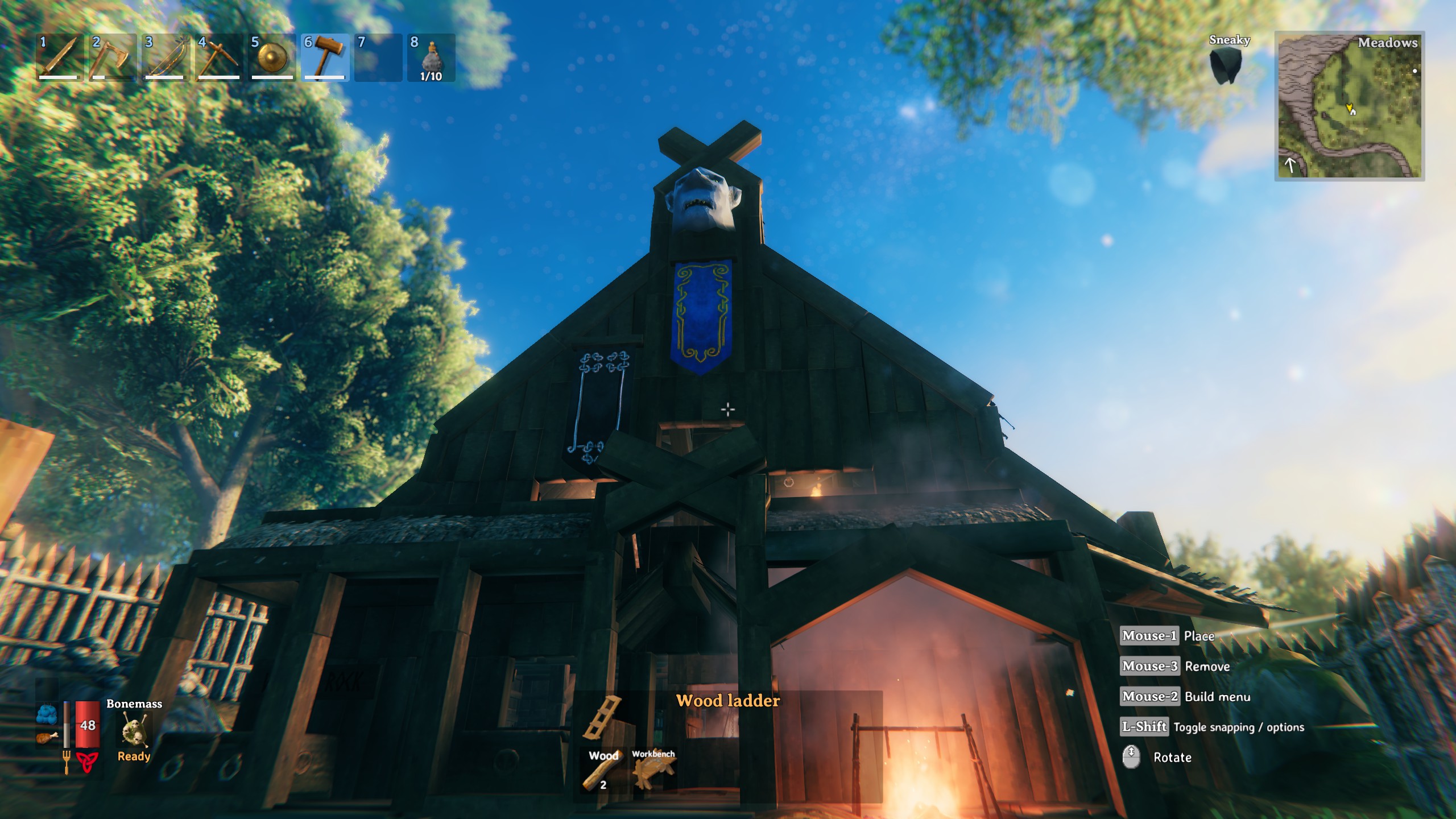Viewport: 1456px width, 819px height.
Task: Select the Wood ladder build piece icon
Action: point(603,717)
